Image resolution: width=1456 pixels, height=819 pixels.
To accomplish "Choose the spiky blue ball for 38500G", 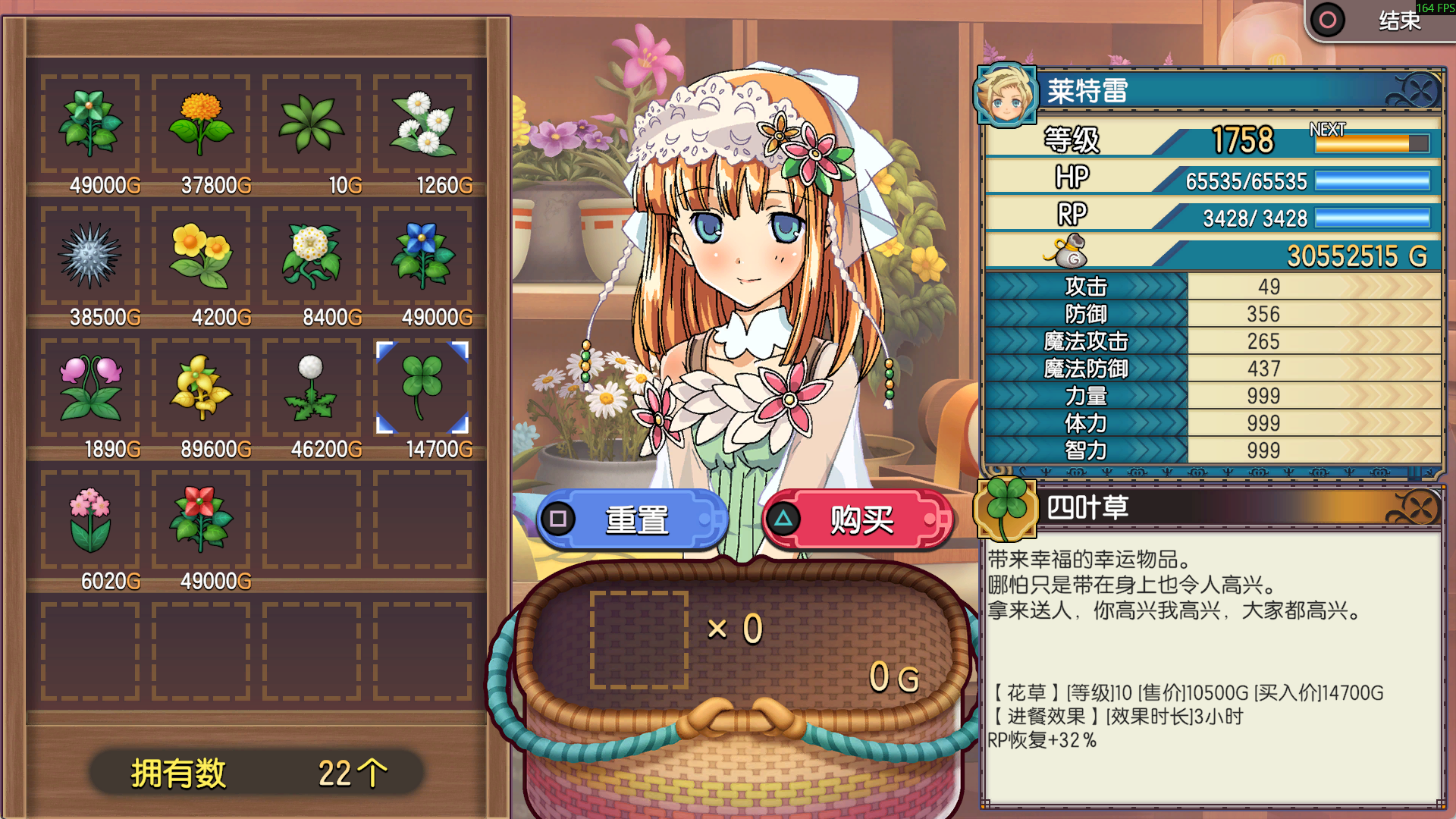I will 90,256.
